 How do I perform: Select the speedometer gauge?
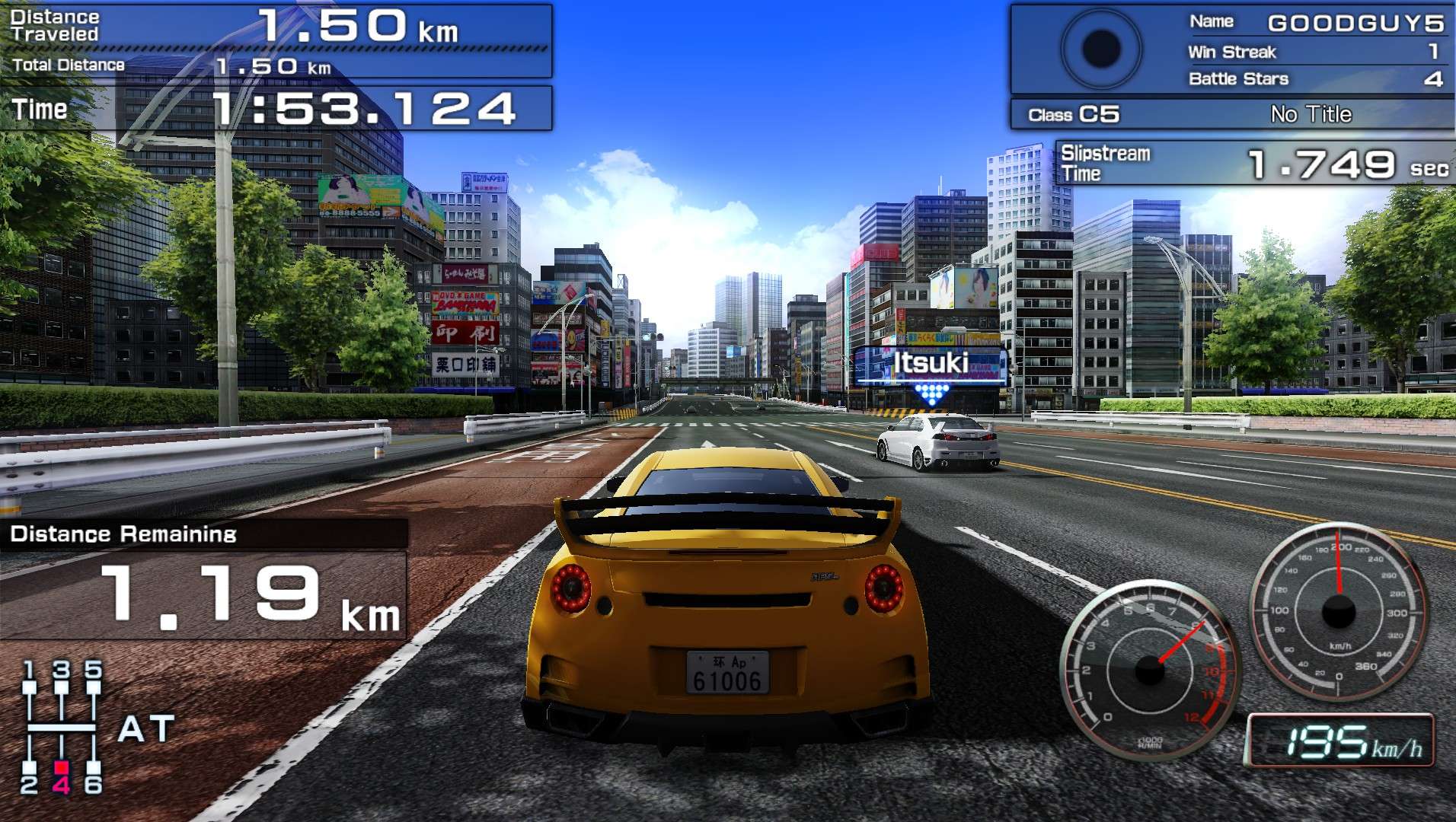coord(1340,609)
